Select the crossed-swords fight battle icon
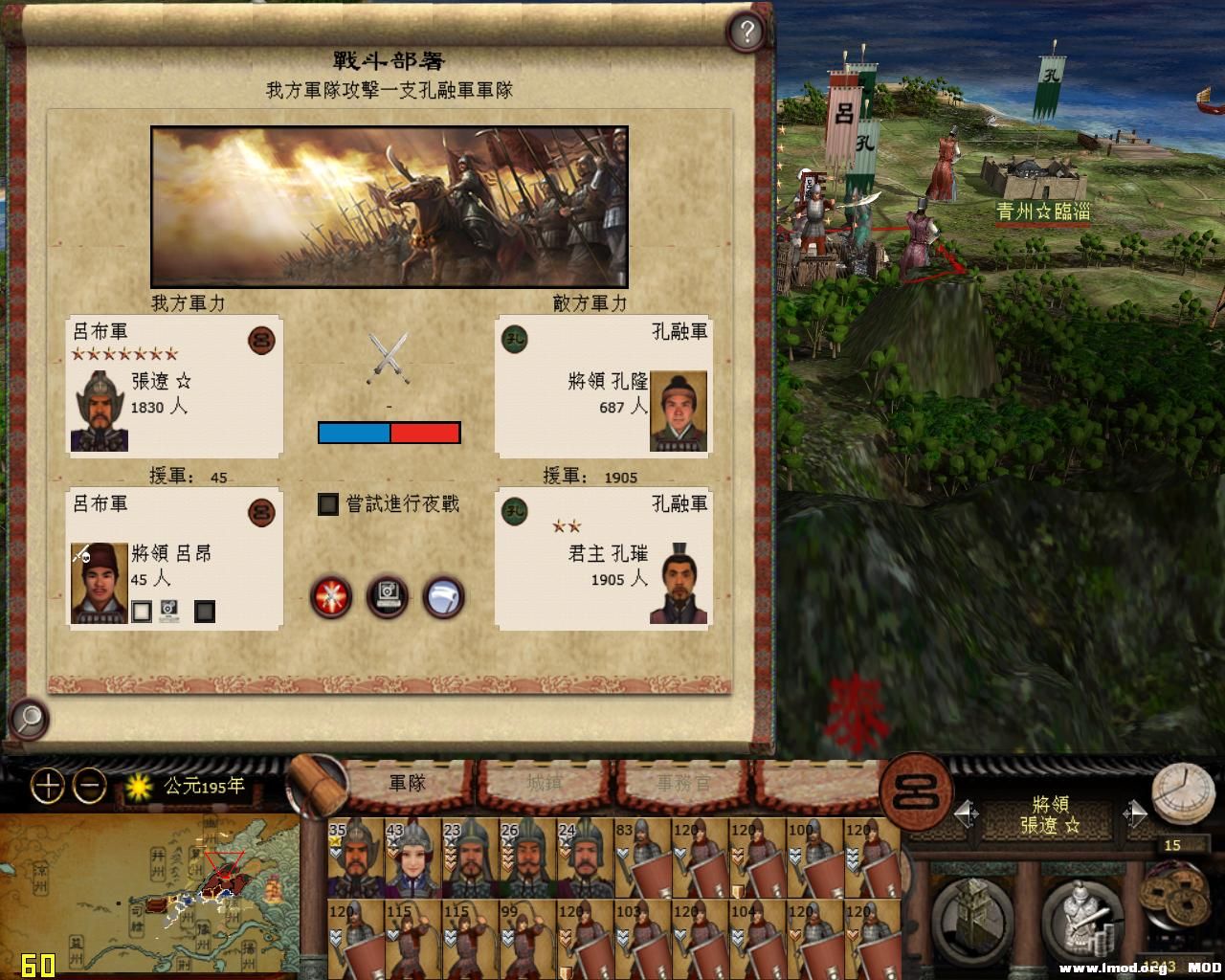The image size is (1225, 980). coord(331,597)
